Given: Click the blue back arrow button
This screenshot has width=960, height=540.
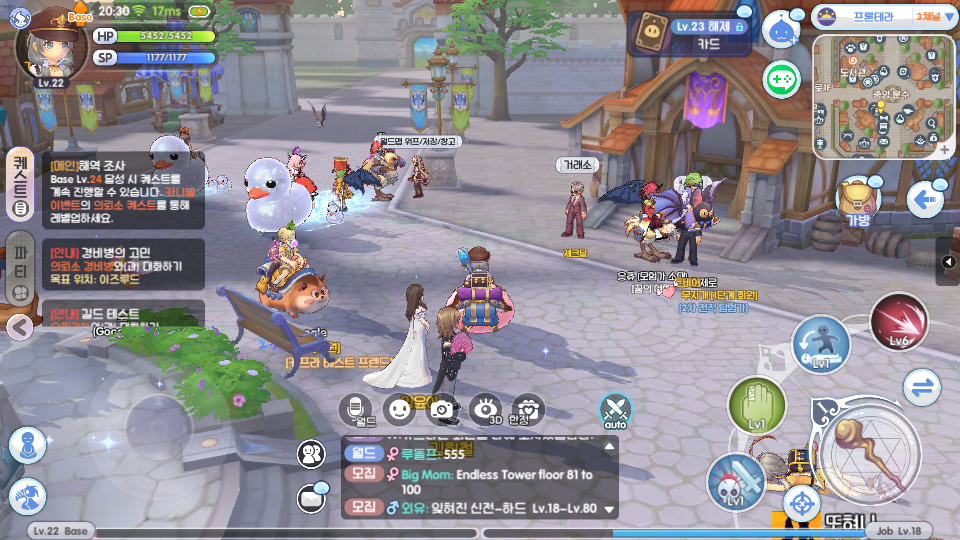Looking at the screenshot, I should tap(925, 201).
